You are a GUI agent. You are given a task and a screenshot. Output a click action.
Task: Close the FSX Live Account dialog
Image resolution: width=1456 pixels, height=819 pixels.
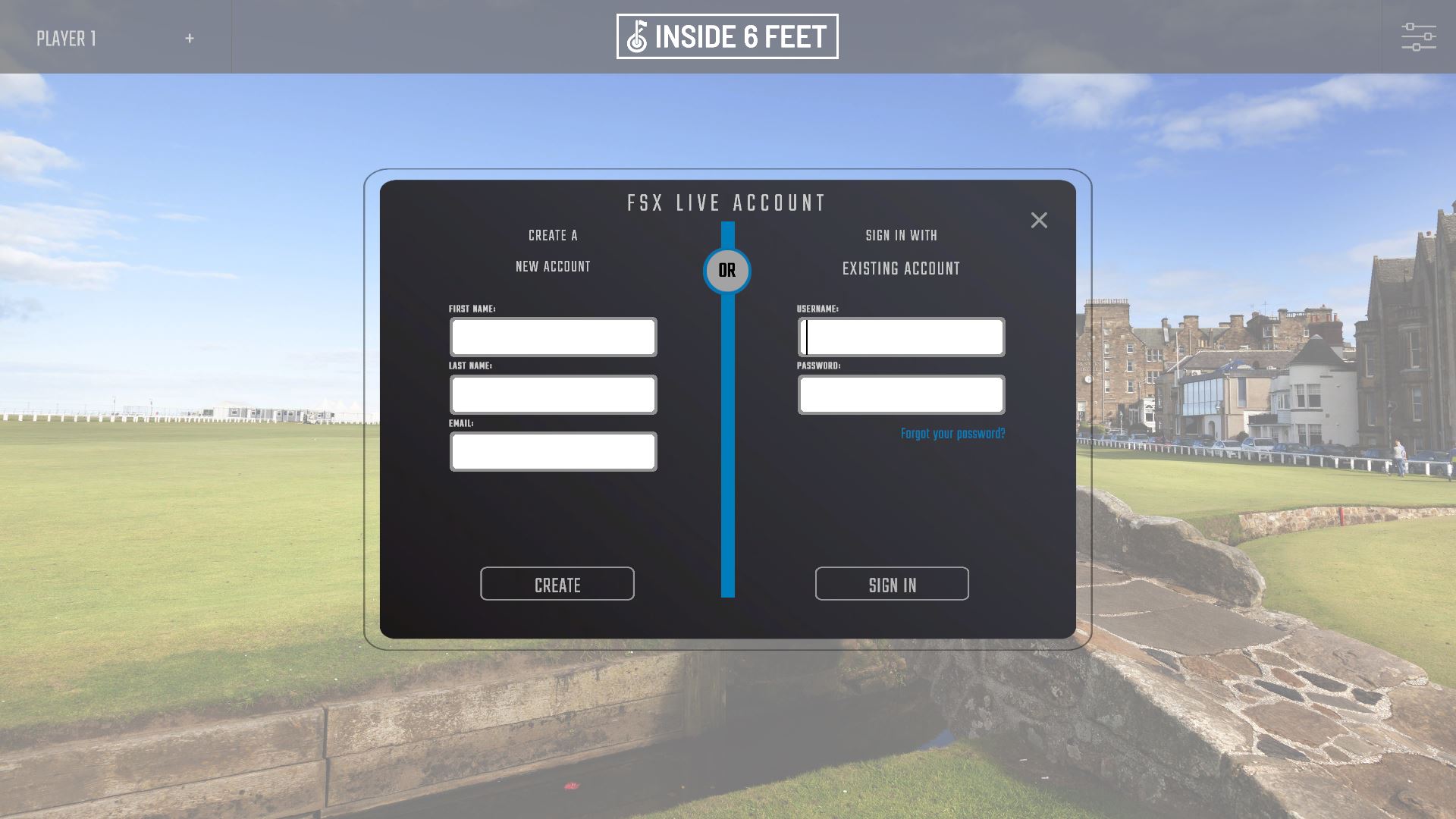pos(1039,220)
